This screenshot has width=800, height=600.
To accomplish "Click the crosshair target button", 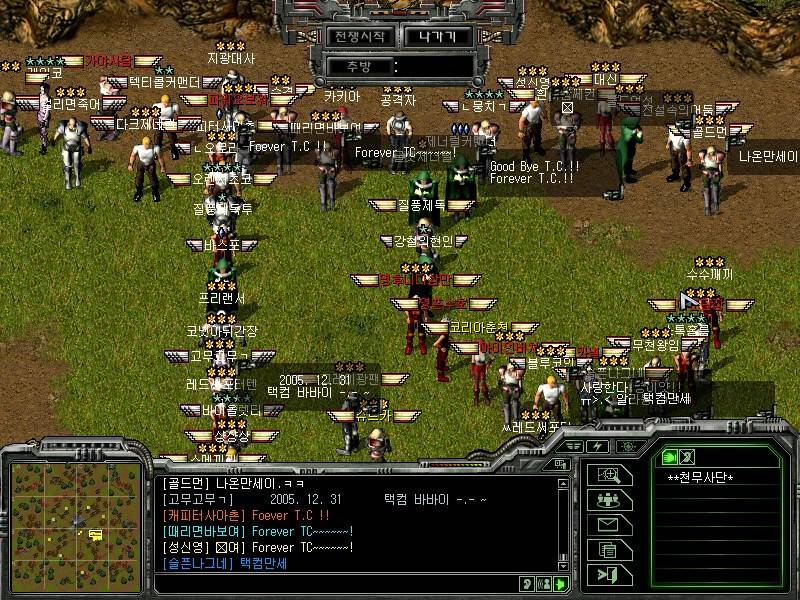I will (626, 446).
